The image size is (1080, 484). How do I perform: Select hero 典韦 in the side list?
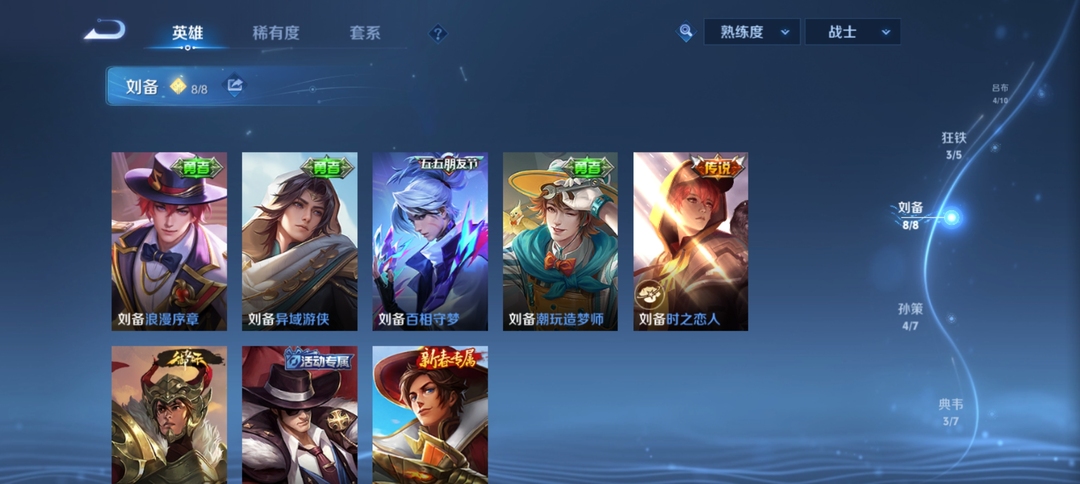(x=950, y=412)
